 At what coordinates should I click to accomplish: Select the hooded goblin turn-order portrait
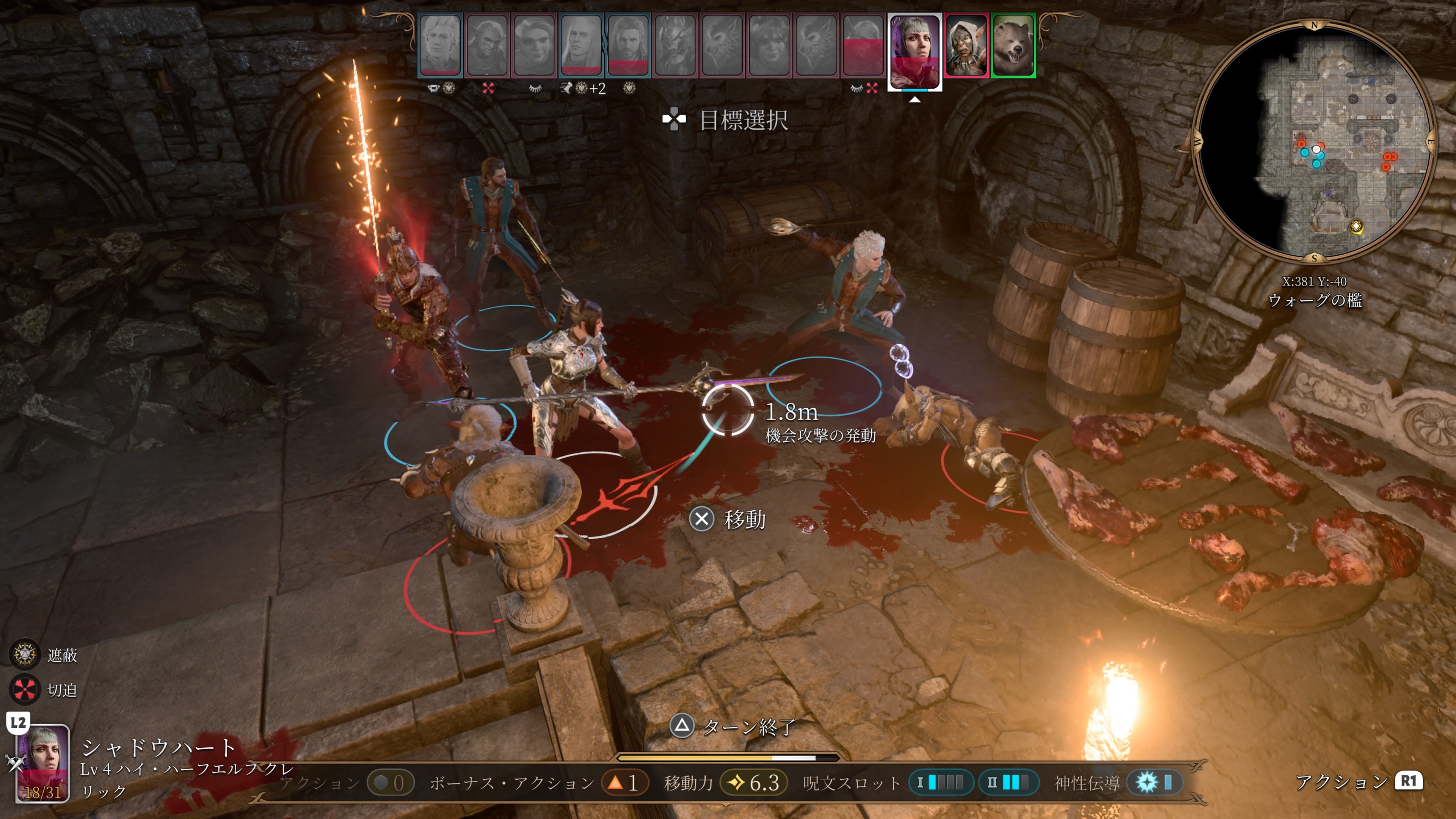click(965, 45)
